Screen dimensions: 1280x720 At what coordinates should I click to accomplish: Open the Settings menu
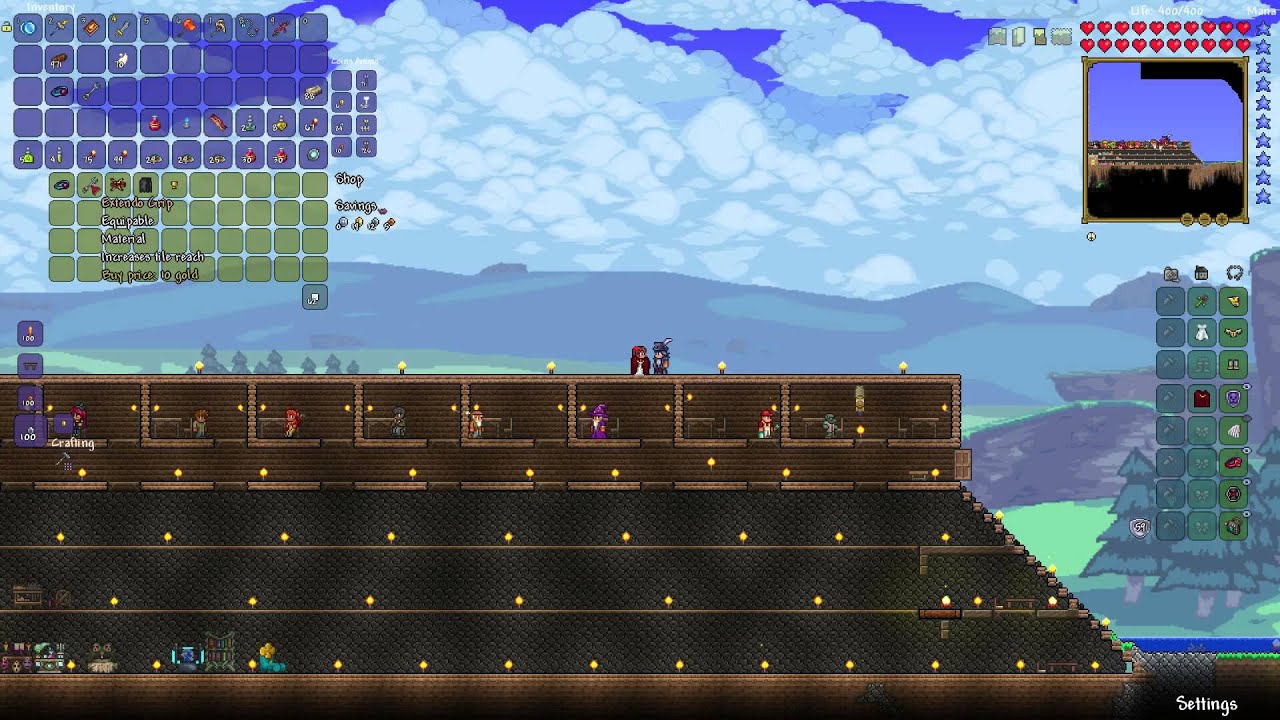(x=1206, y=704)
